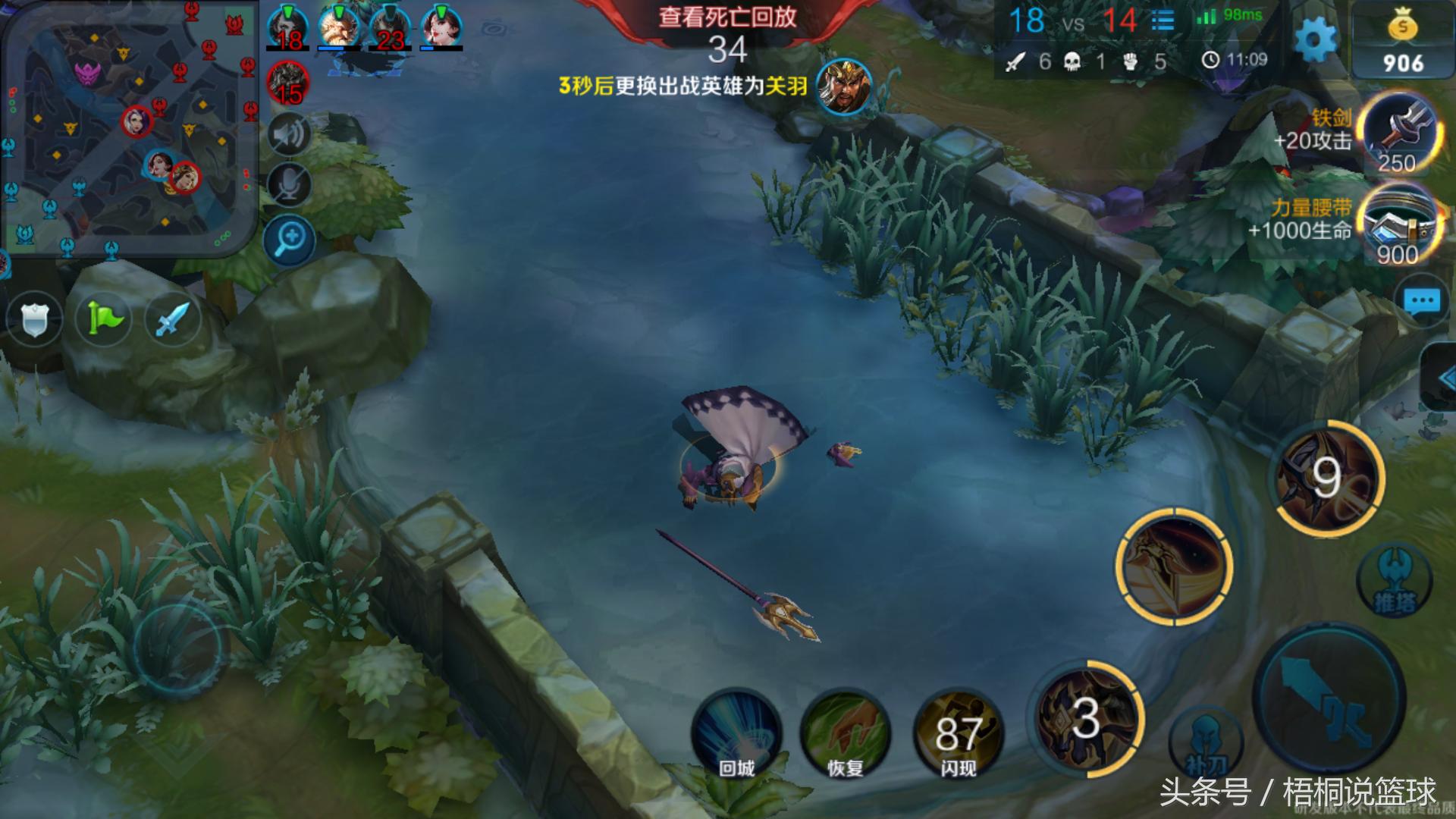Screen dimensions: 1456x819
Task: Tap the 推塔 tower-attack target icon
Action: (1392, 580)
